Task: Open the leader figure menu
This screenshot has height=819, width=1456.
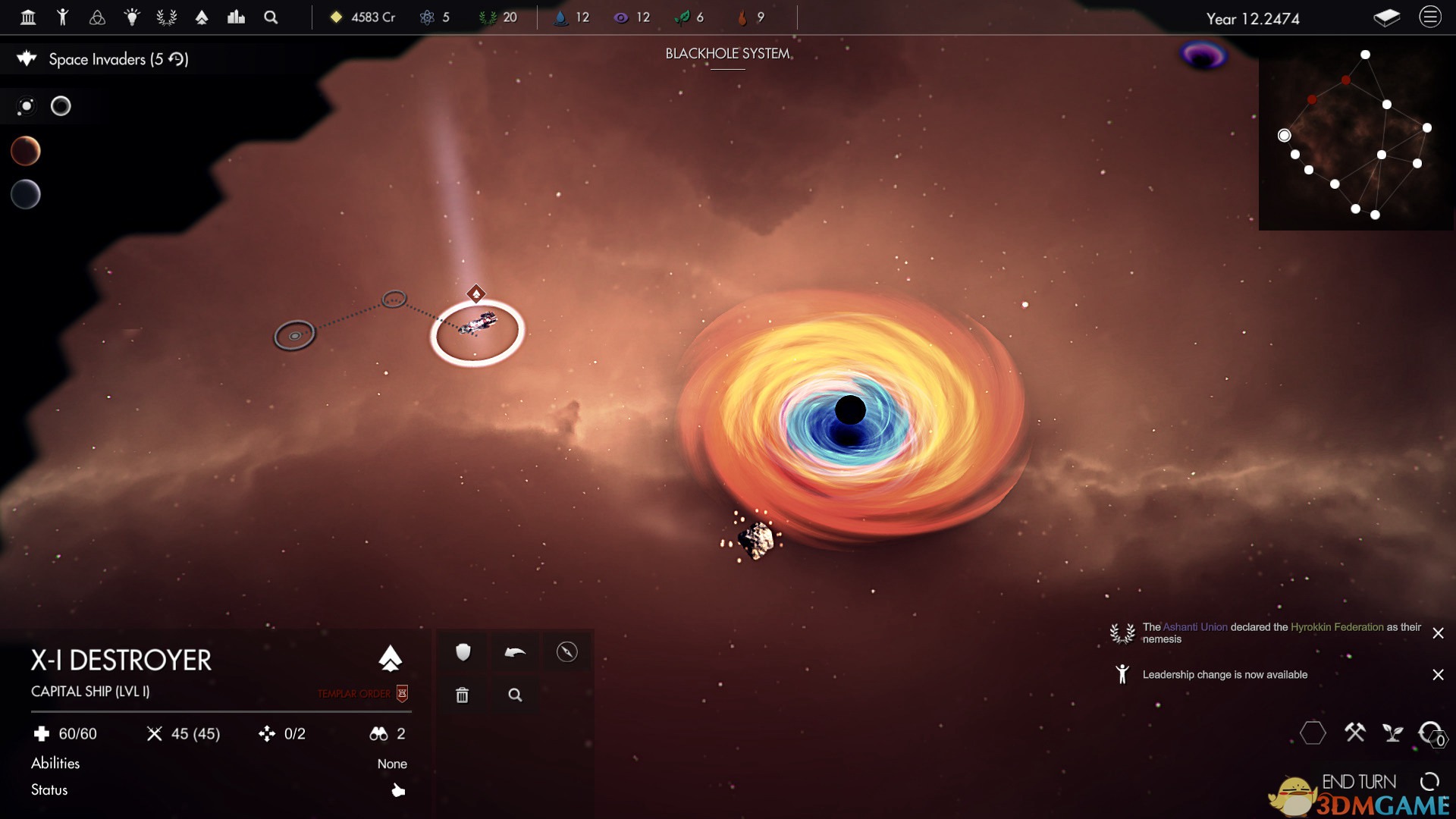Action: [63, 17]
